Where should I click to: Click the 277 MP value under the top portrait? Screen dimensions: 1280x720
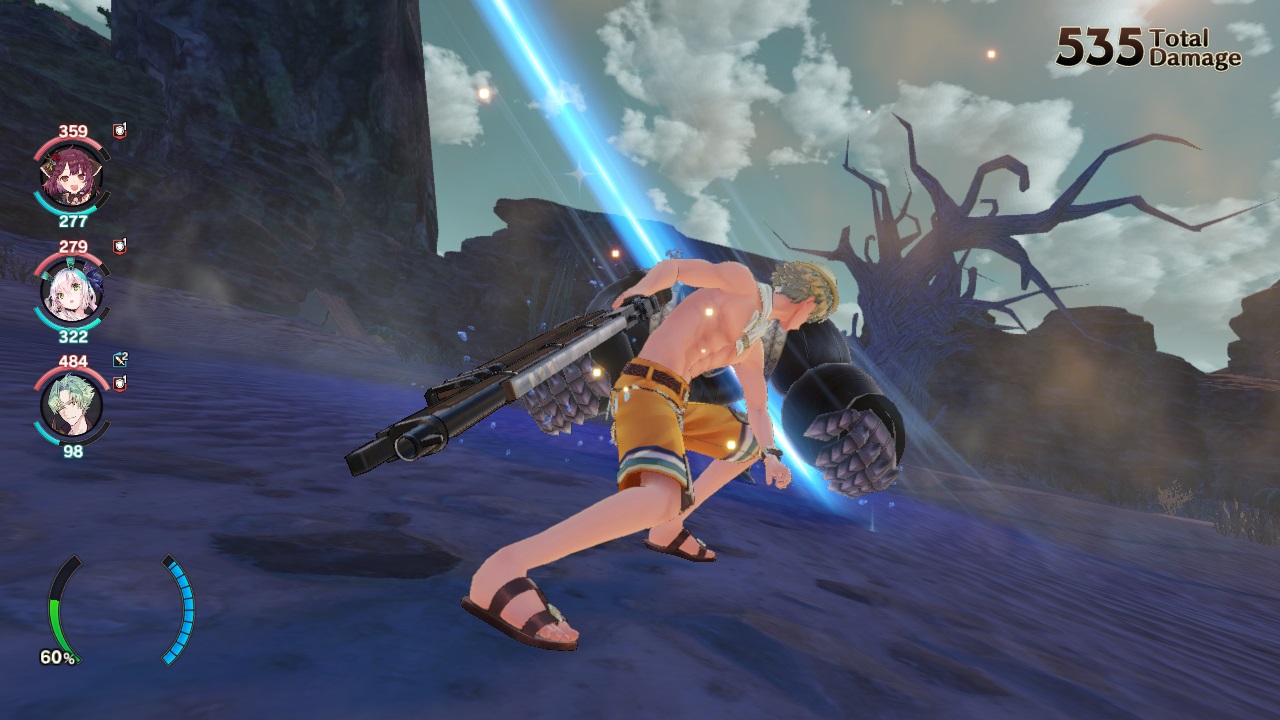tap(72, 219)
